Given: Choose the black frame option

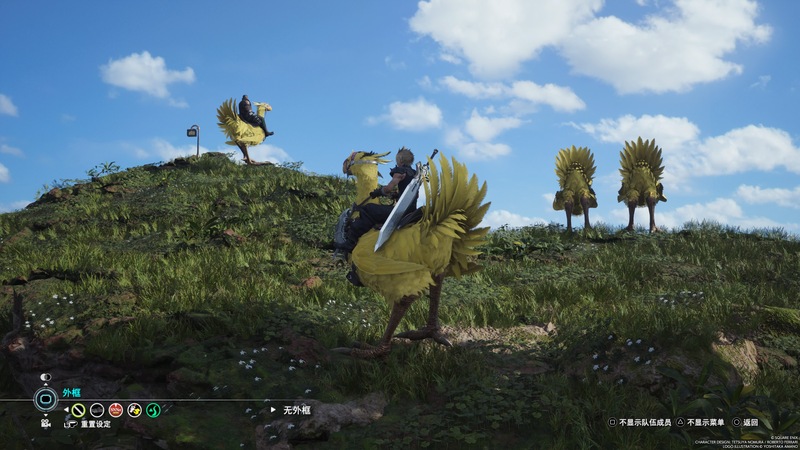Looking at the screenshot, I should [97, 410].
